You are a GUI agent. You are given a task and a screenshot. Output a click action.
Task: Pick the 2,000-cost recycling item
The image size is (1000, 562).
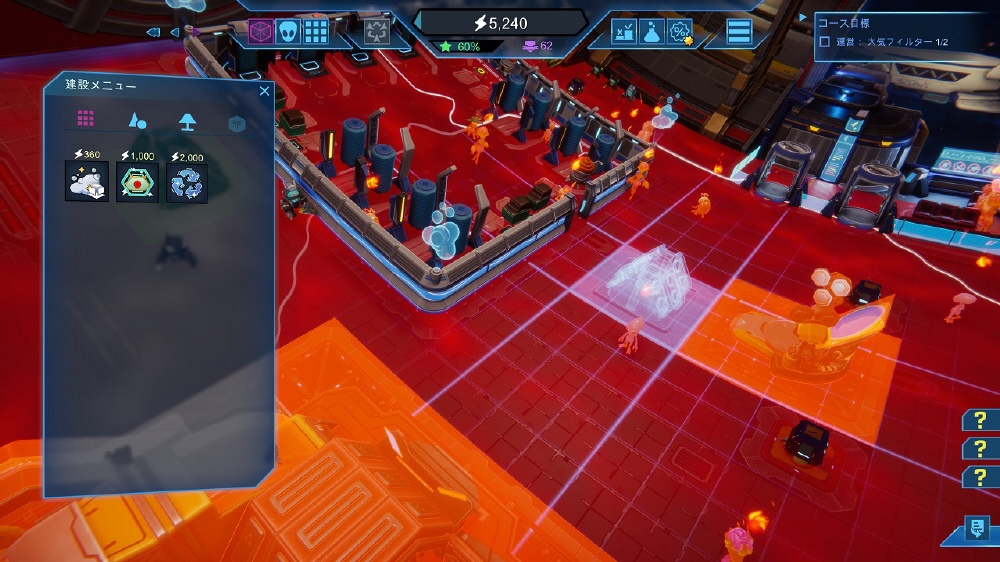tap(187, 183)
